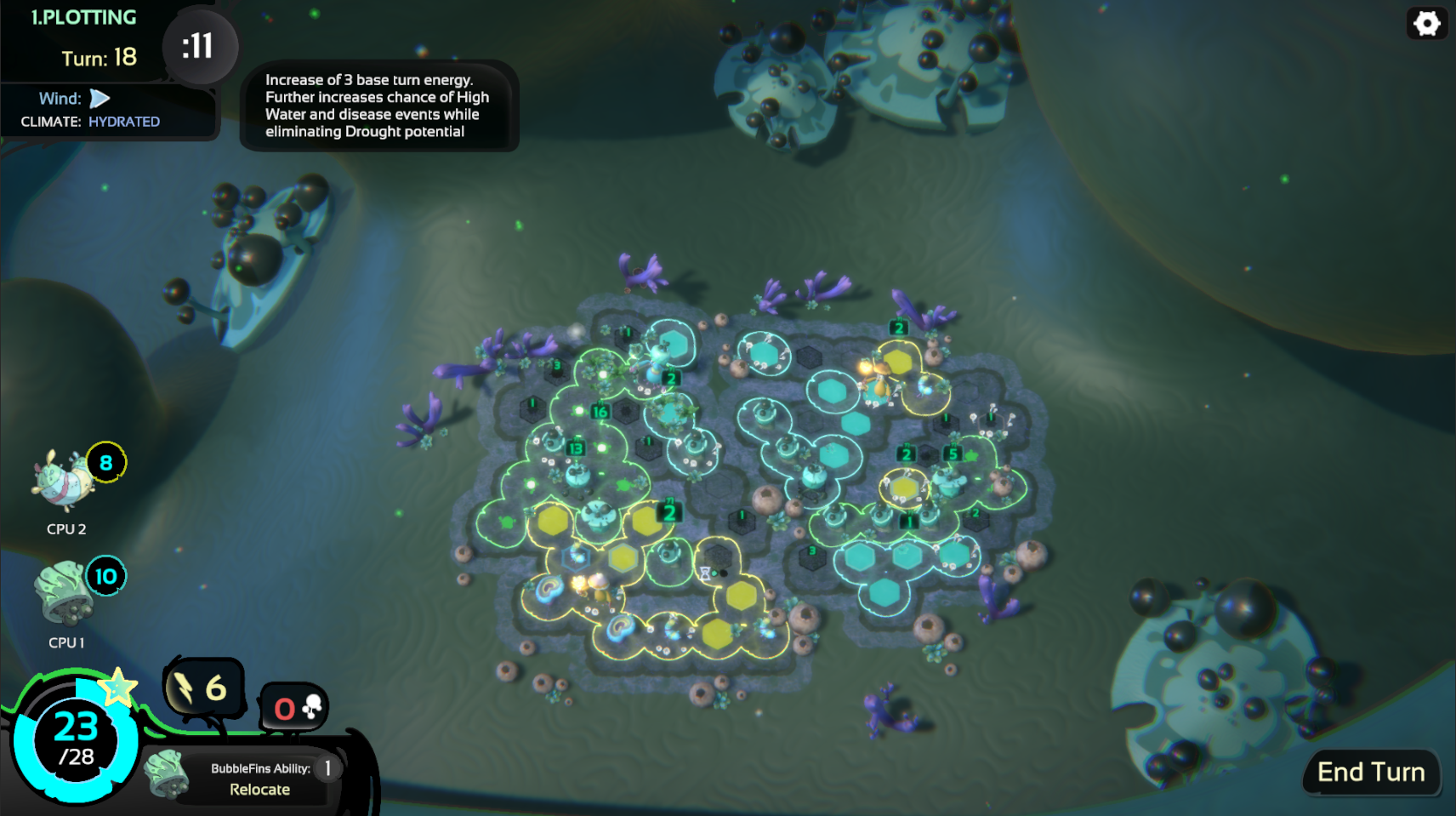Click the CLIMATE: HYDRATED label
The height and width of the screenshot is (816, 1456).
point(89,121)
